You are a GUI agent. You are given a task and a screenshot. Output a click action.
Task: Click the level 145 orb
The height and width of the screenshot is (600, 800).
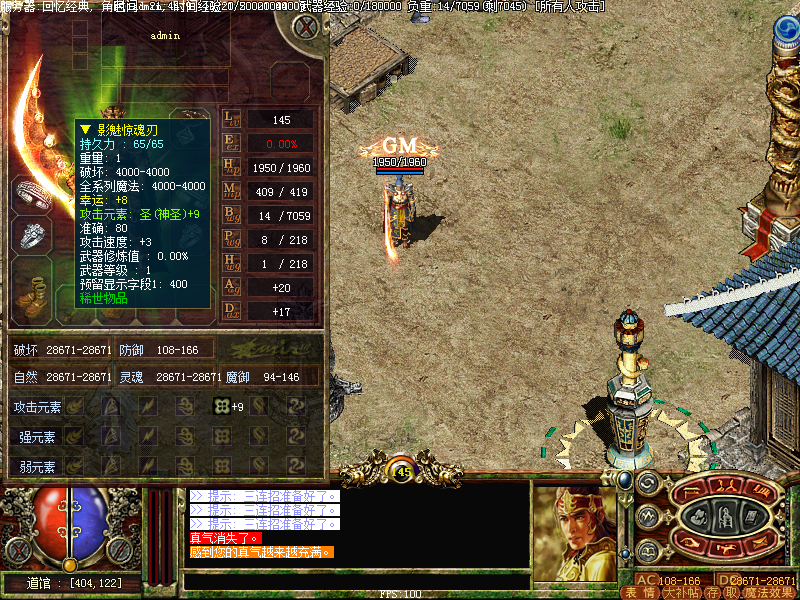pyautogui.click(x=401, y=472)
